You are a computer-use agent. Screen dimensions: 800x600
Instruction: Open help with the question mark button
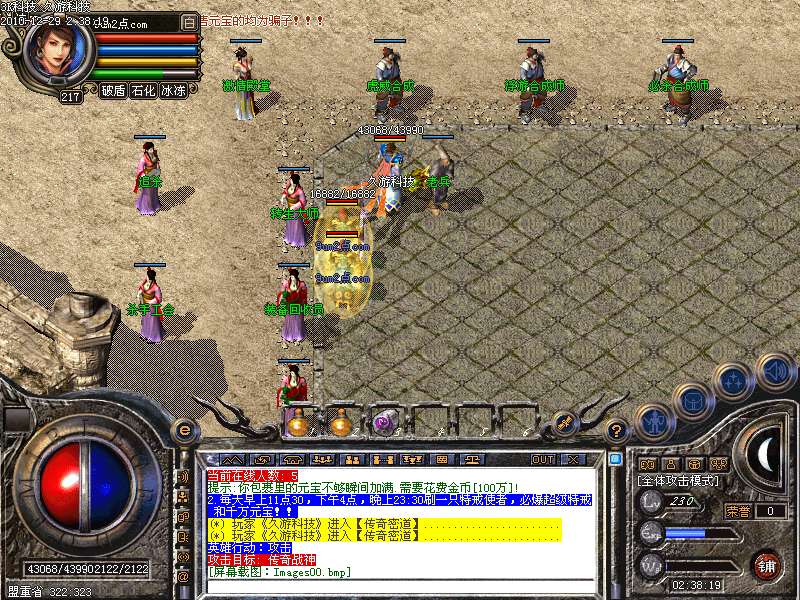tap(617, 431)
